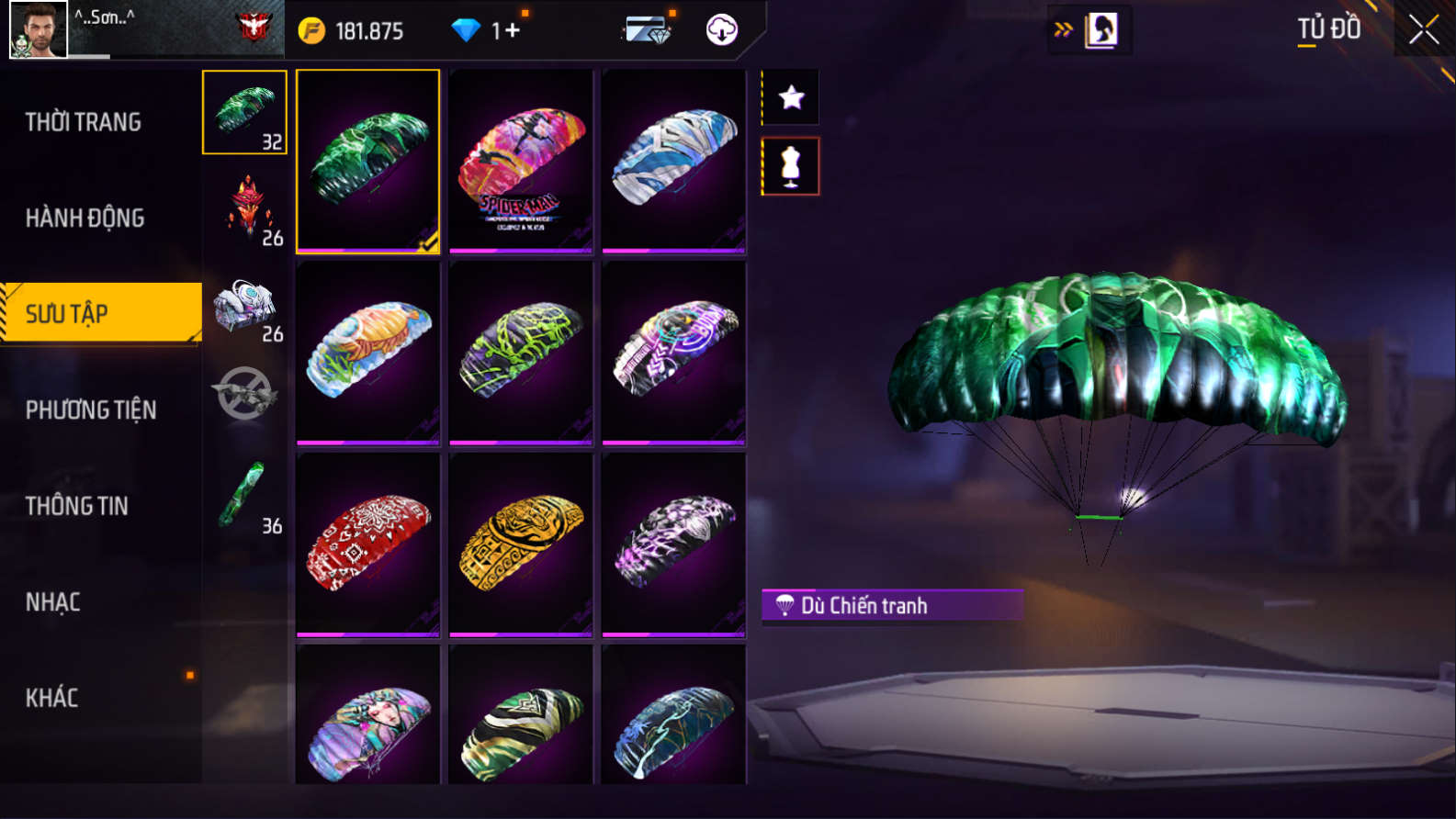
Task: Choose the red bandana-pattern parachute
Action: pyautogui.click(x=367, y=544)
